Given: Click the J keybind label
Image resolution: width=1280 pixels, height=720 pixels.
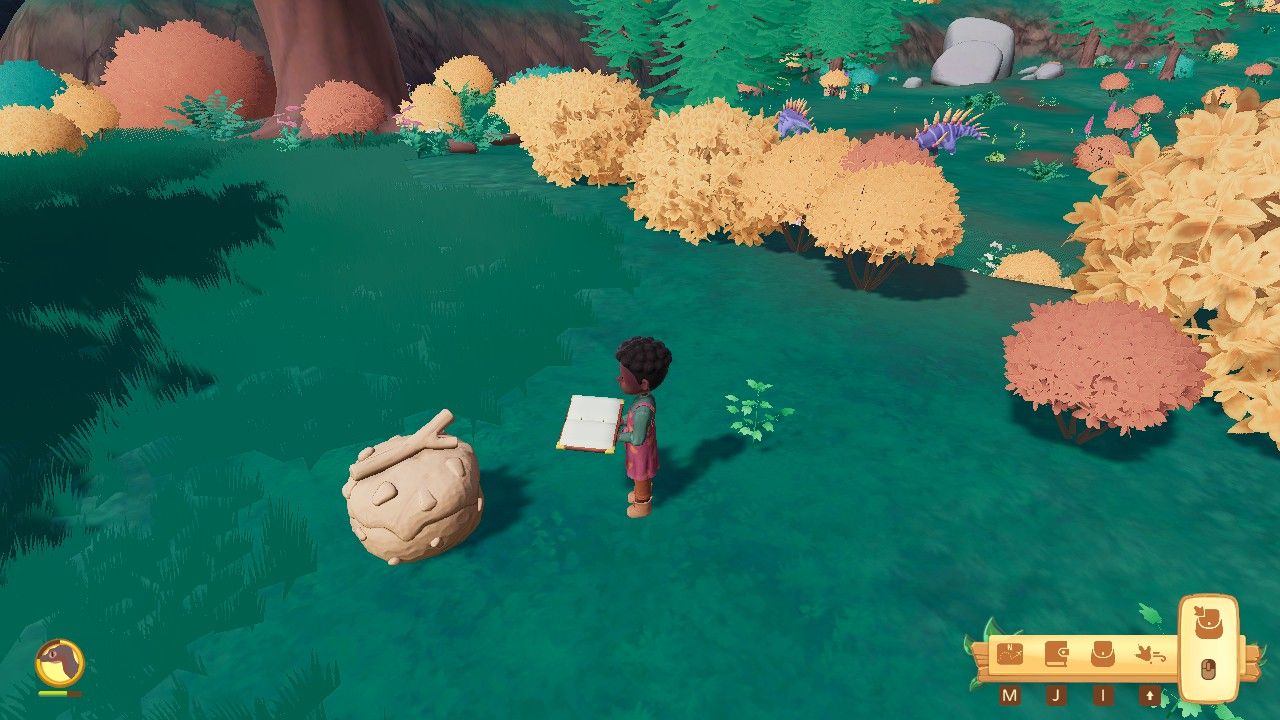Looking at the screenshot, I should 1056,694.
